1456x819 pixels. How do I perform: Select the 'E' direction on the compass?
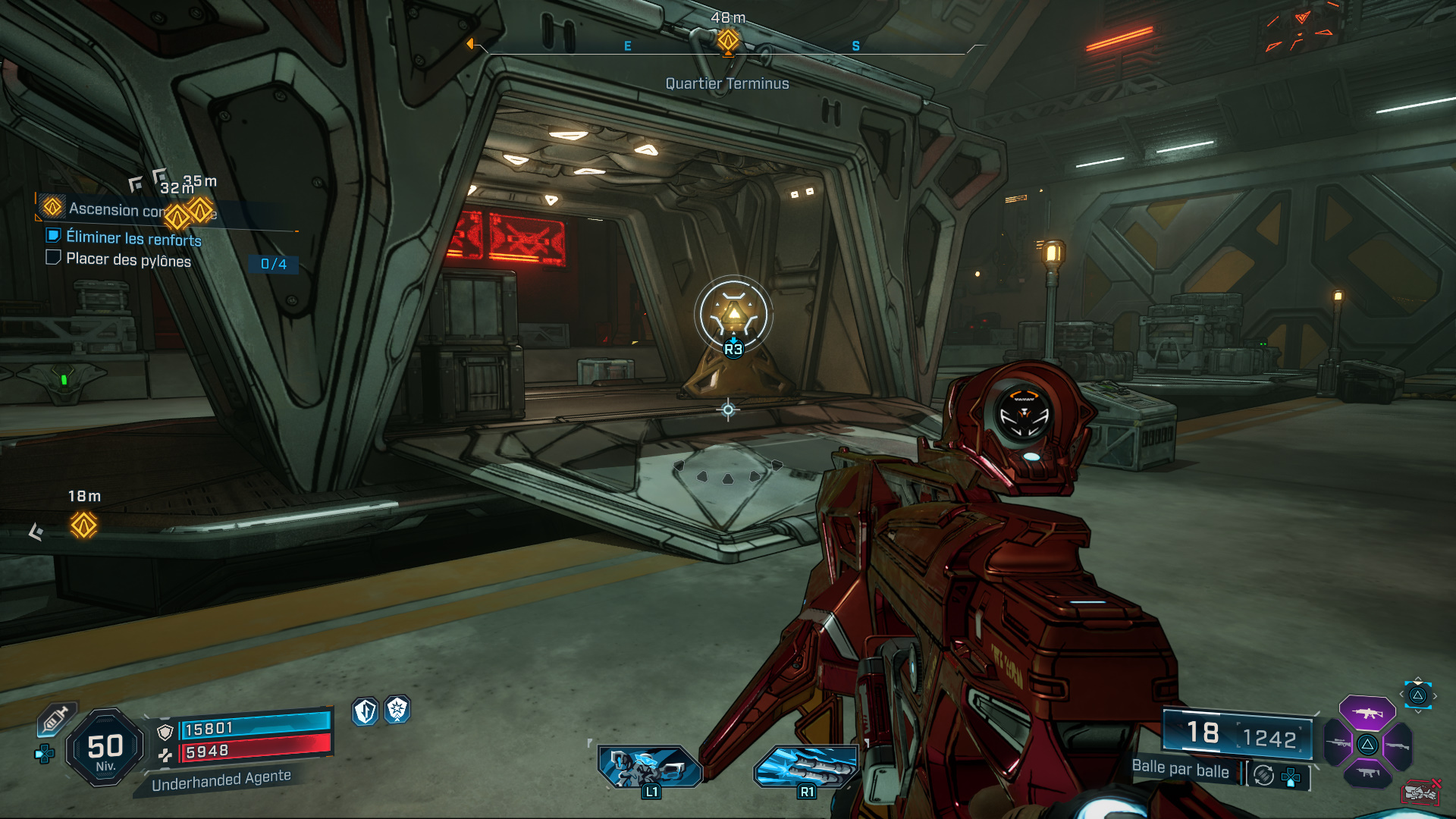(x=626, y=45)
